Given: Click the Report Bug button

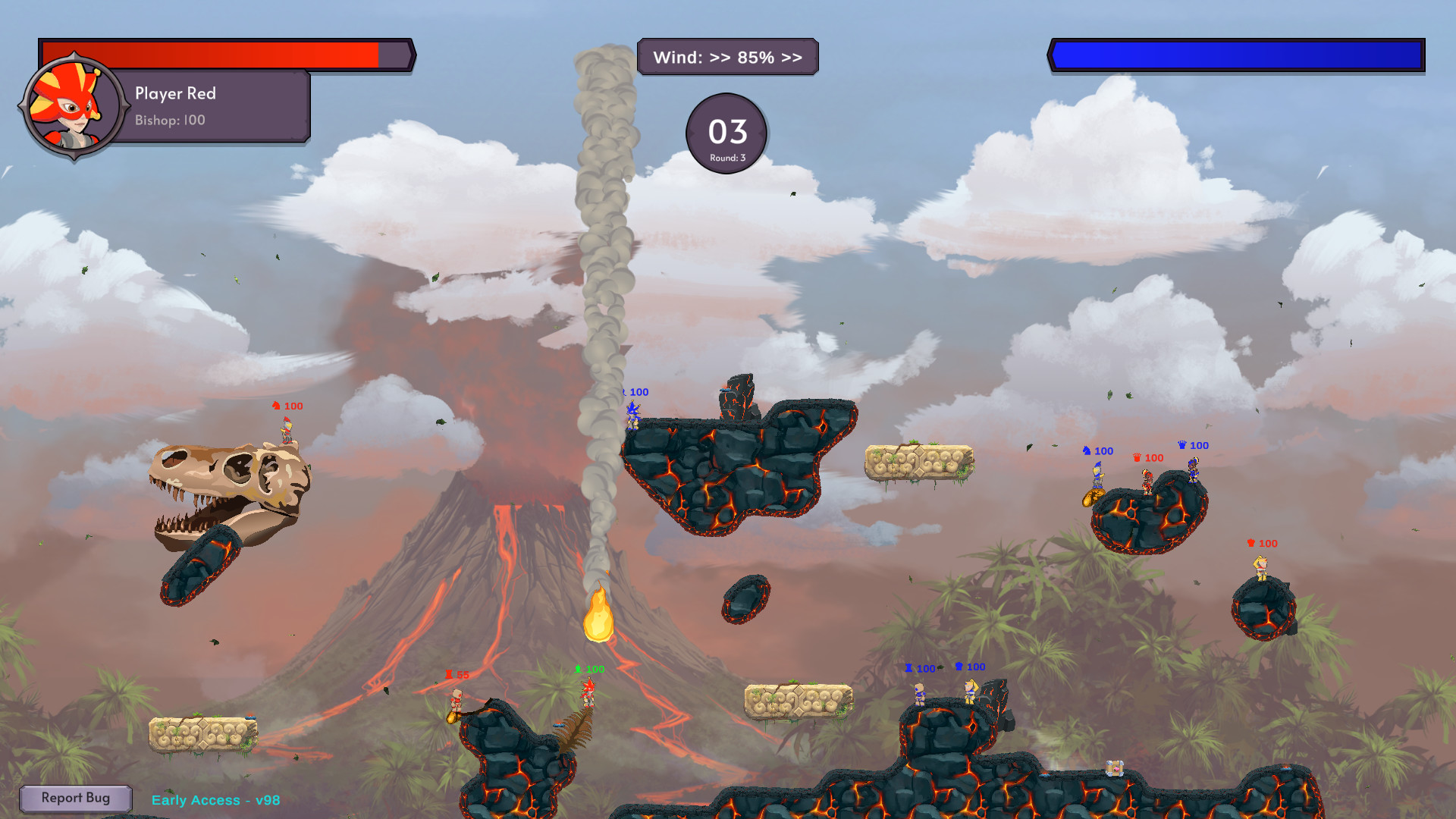Looking at the screenshot, I should pyautogui.click(x=76, y=798).
